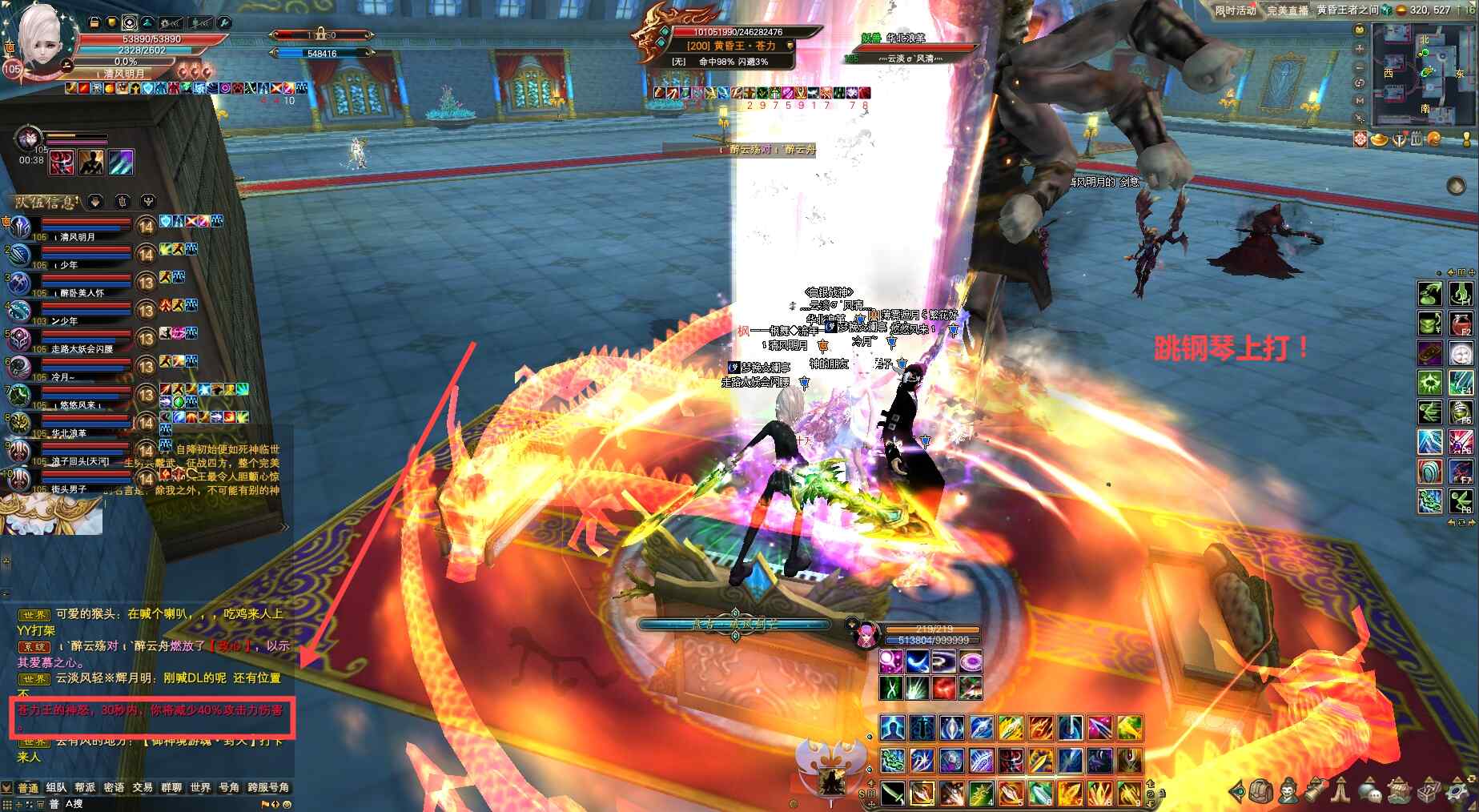1479x812 pixels.
Task: Switch to the 组队 chat tab
Action: (56, 788)
